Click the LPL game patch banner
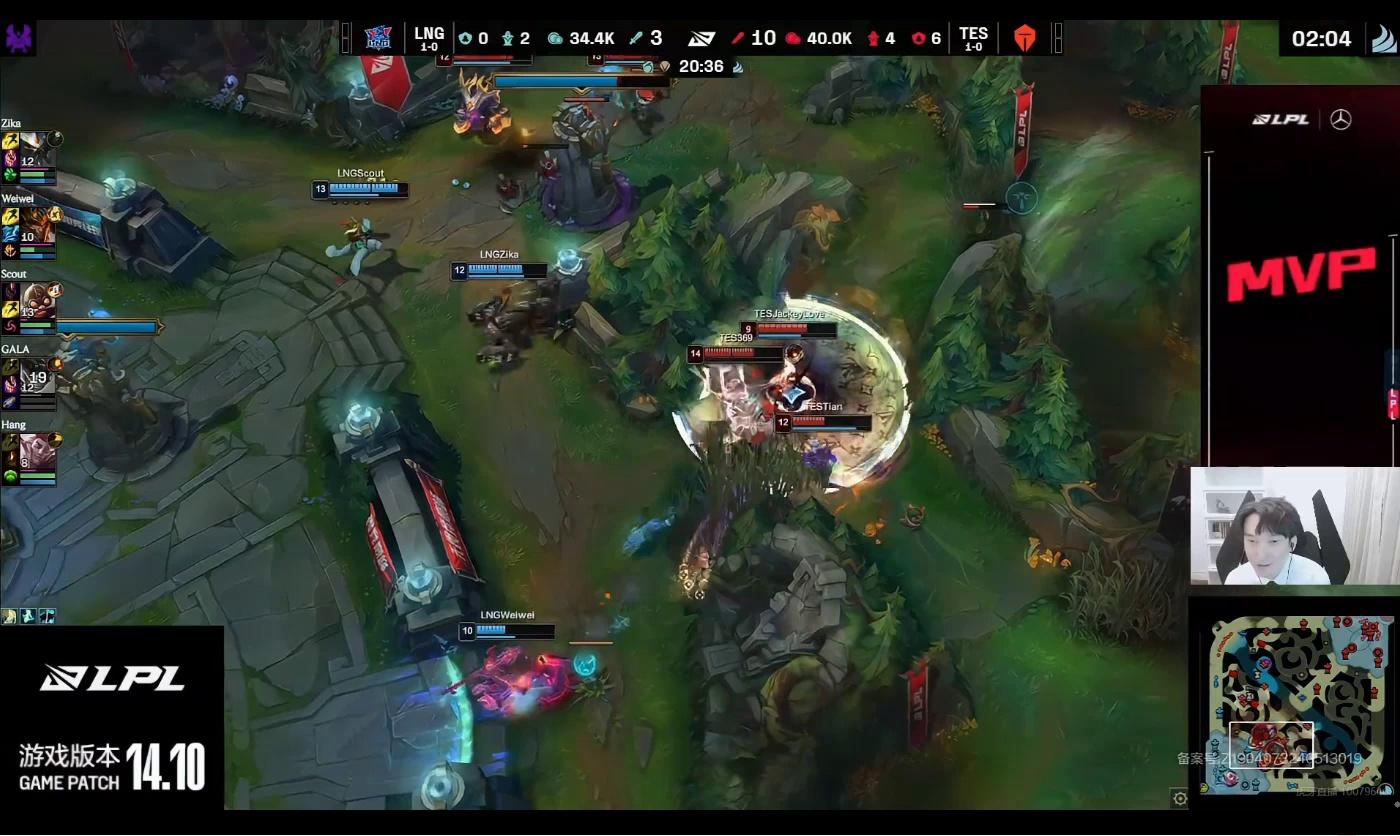This screenshot has height=836, width=1400. [112, 718]
